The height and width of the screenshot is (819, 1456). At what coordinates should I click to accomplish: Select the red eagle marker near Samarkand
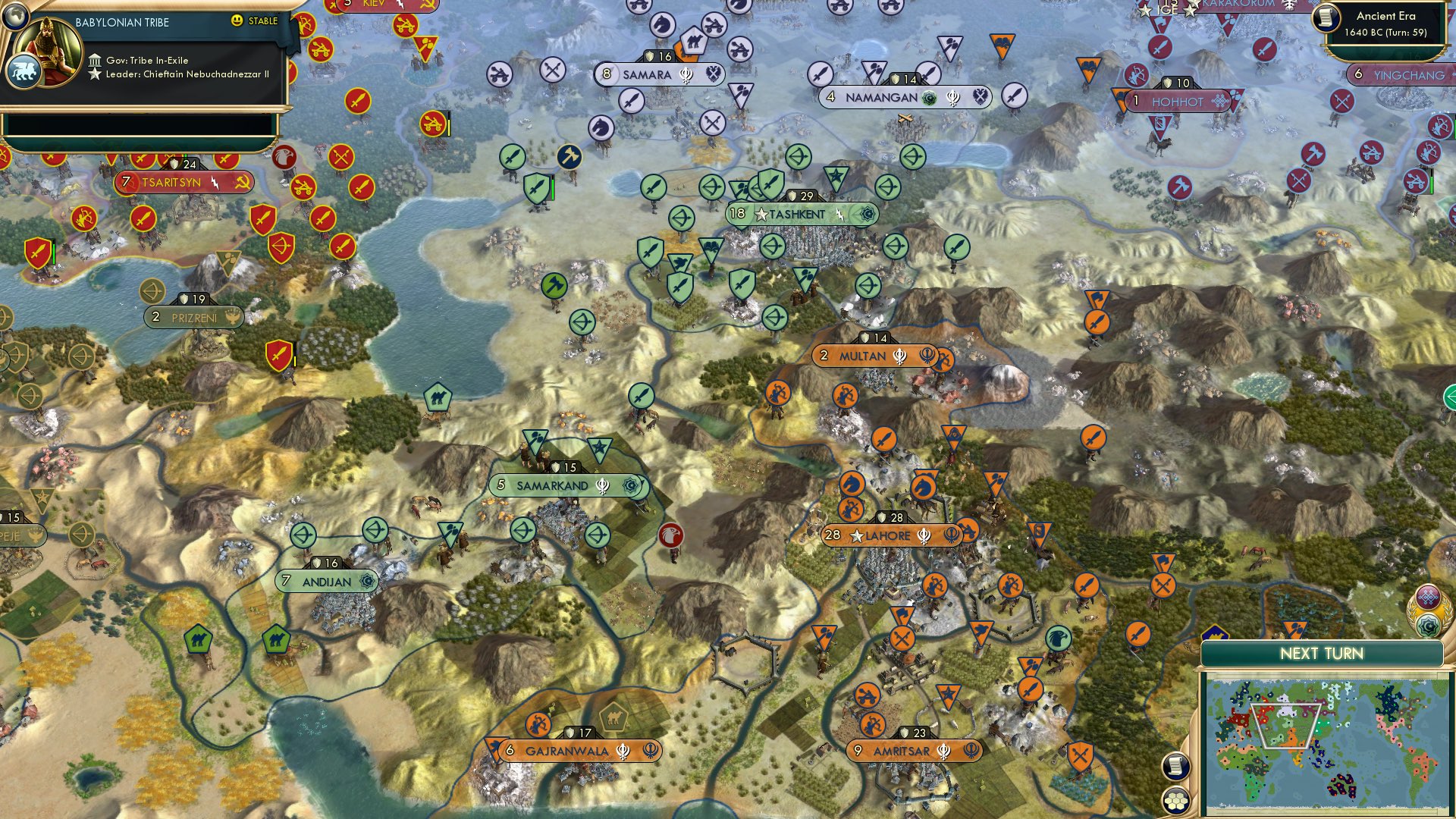tap(672, 533)
